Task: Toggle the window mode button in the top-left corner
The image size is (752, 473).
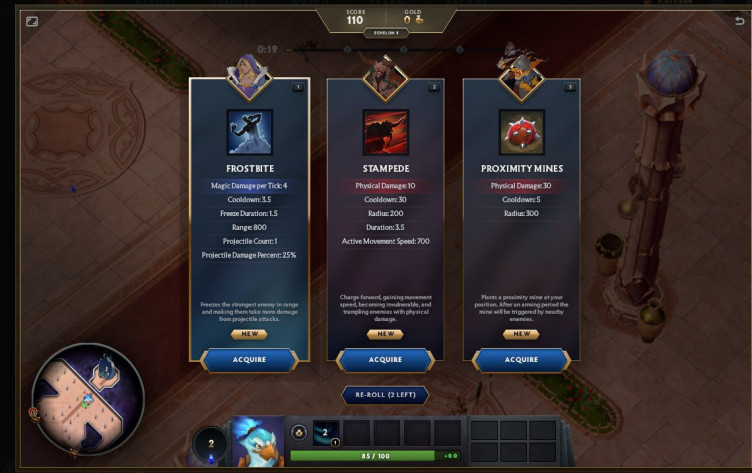Action: (32, 21)
